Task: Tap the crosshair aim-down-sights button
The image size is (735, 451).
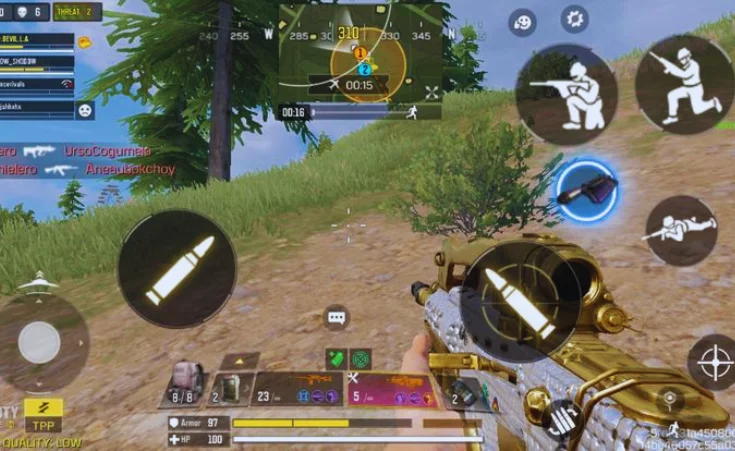Action: (x=714, y=362)
